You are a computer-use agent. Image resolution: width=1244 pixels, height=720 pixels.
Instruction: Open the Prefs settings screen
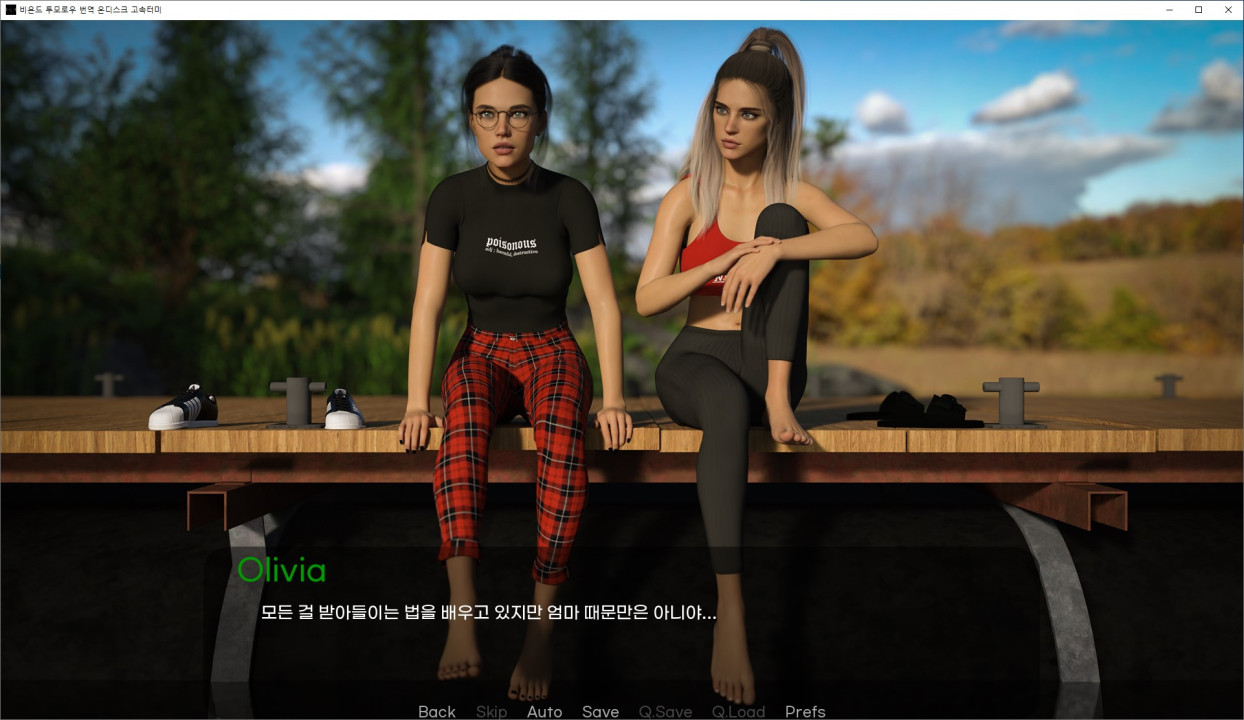805,711
